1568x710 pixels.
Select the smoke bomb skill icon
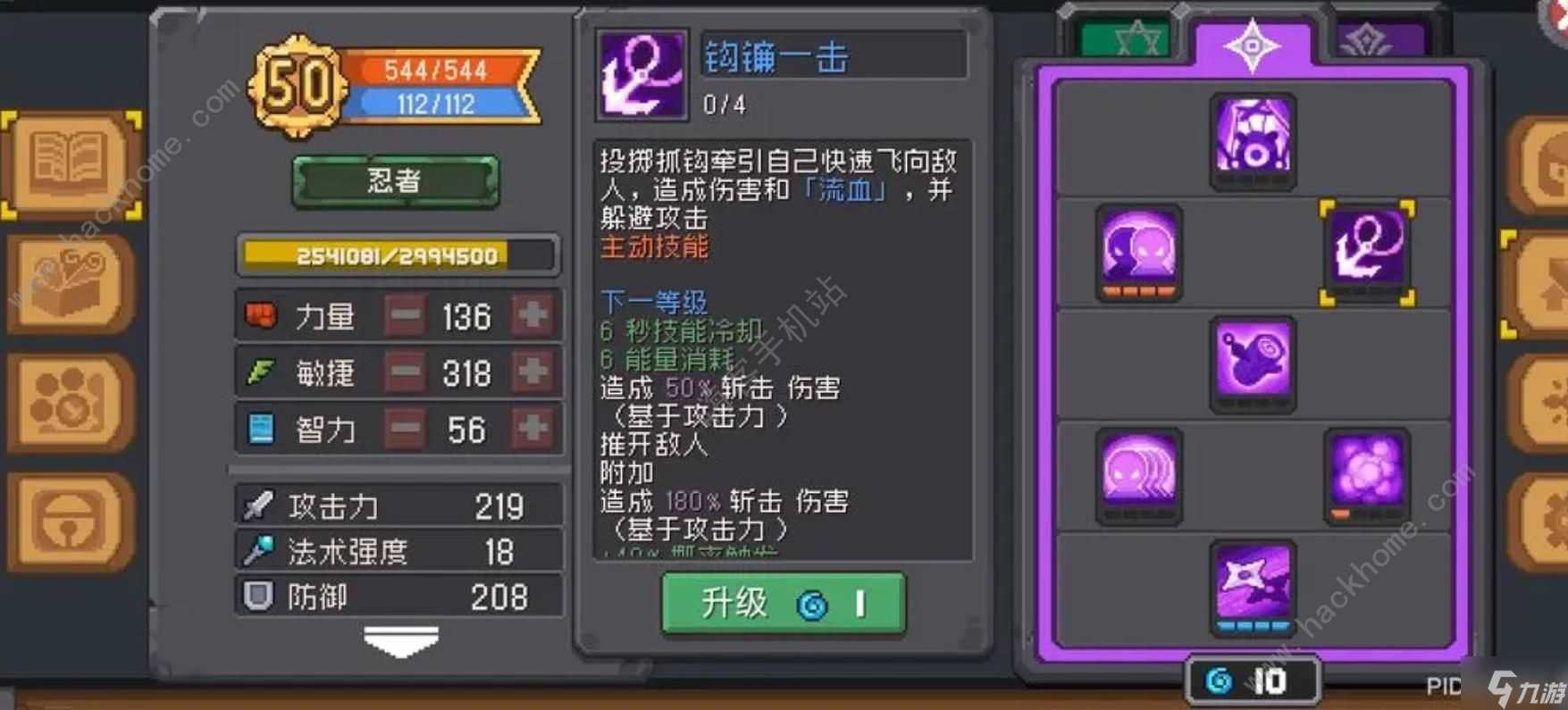pos(1366,476)
